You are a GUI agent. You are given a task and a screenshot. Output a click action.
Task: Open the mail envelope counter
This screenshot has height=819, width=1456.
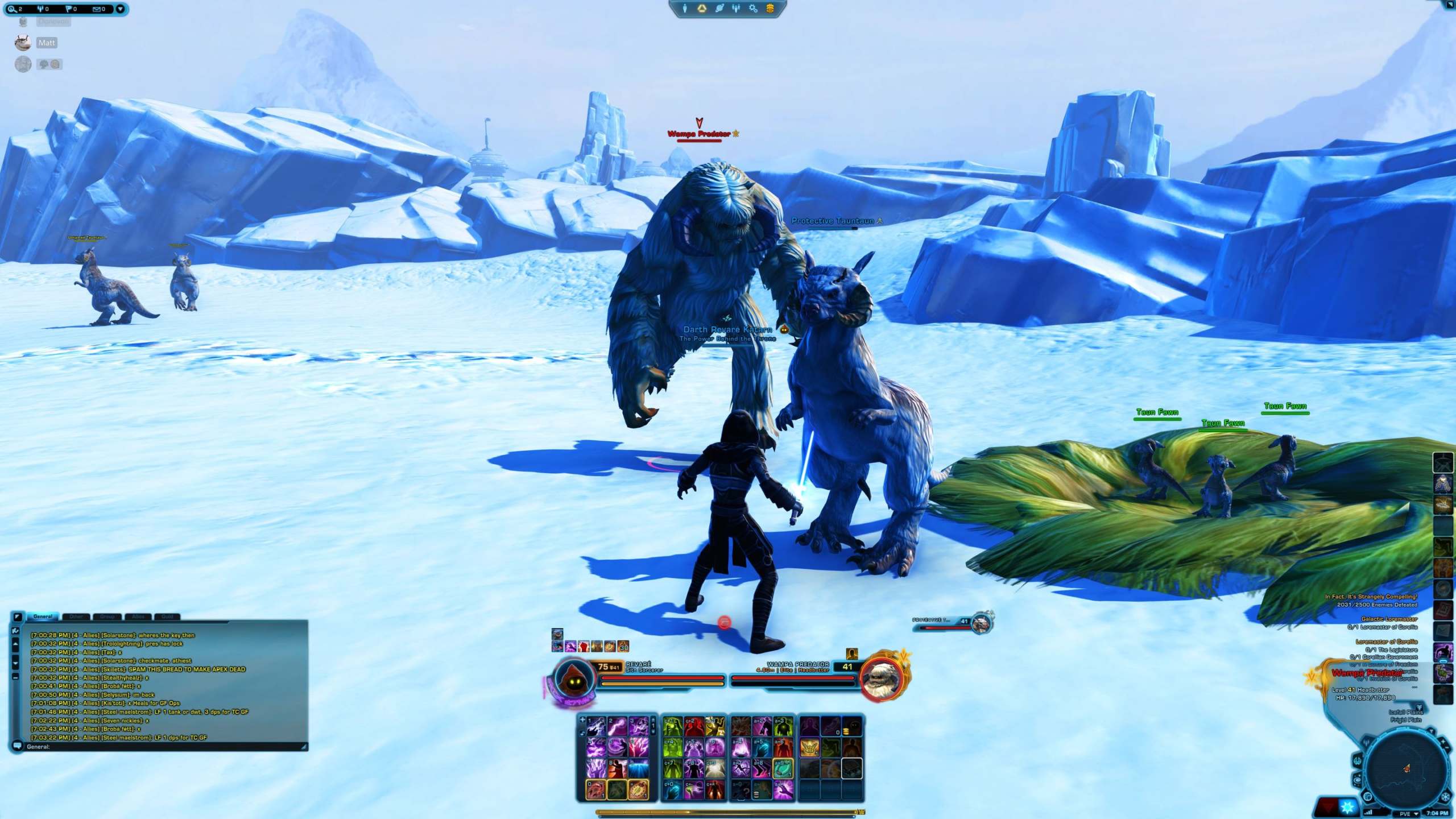[98, 9]
